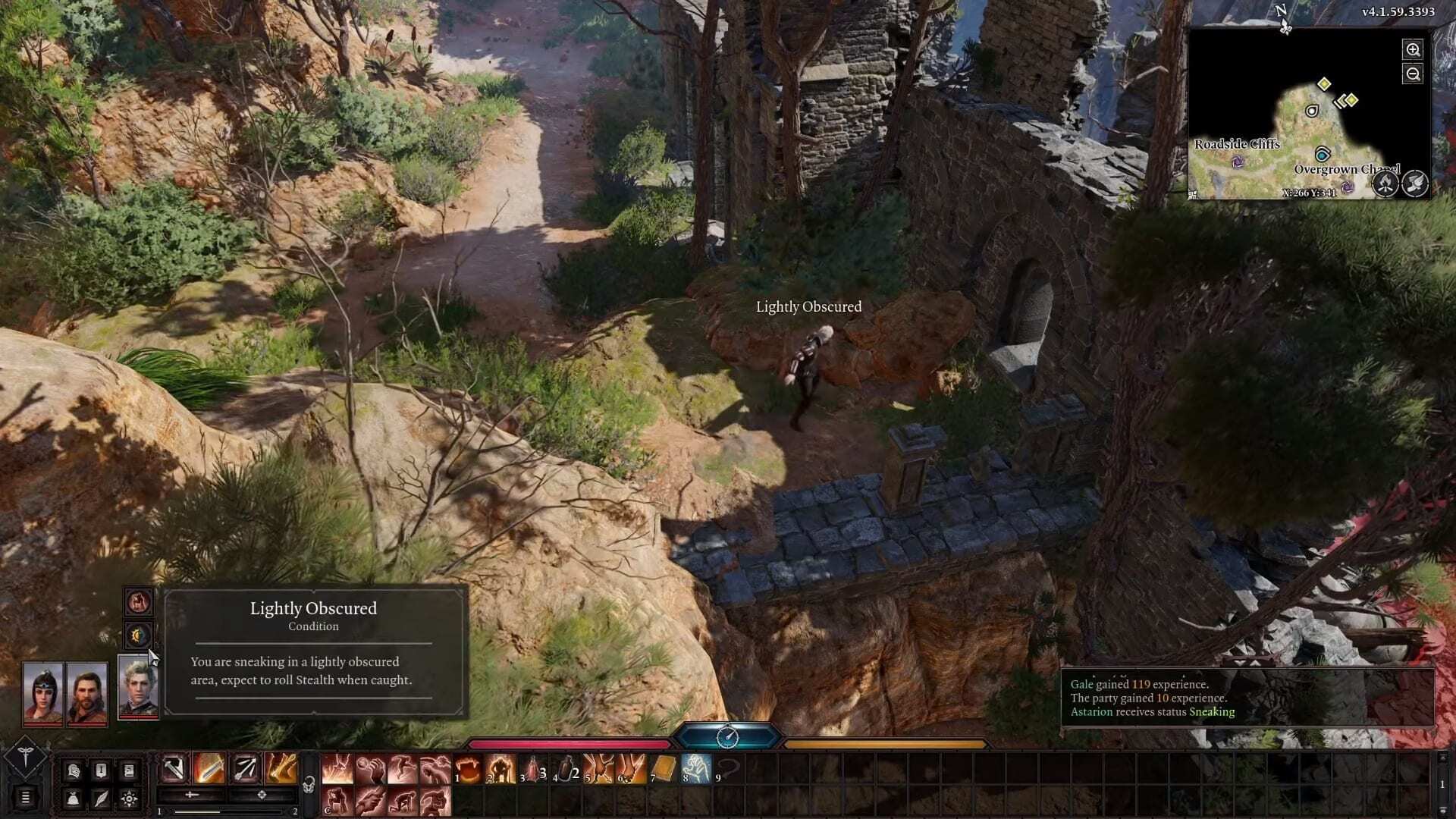1456x819 pixels.
Task: Select the dark-haired woman's party portrait
Action: click(42, 694)
